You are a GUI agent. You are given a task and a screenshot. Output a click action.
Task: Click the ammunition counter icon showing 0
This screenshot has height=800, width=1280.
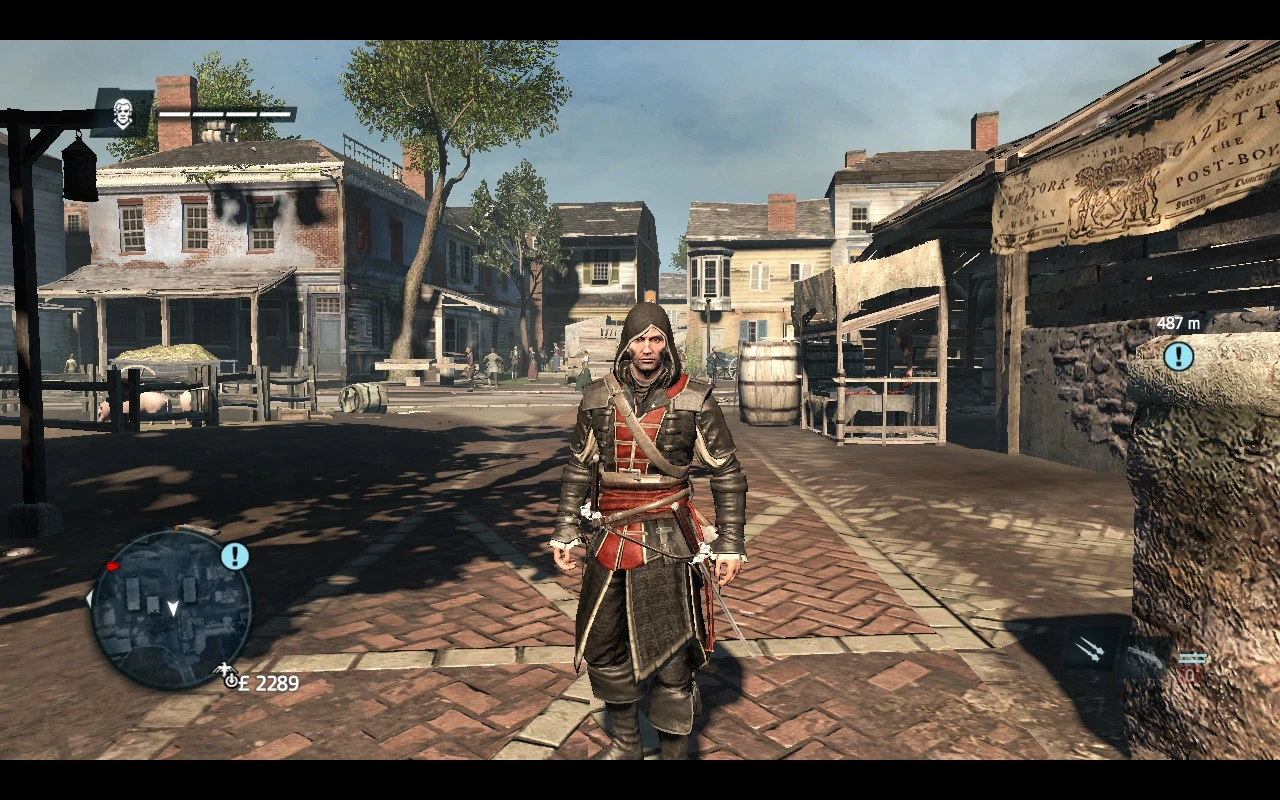coord(1192,673)
